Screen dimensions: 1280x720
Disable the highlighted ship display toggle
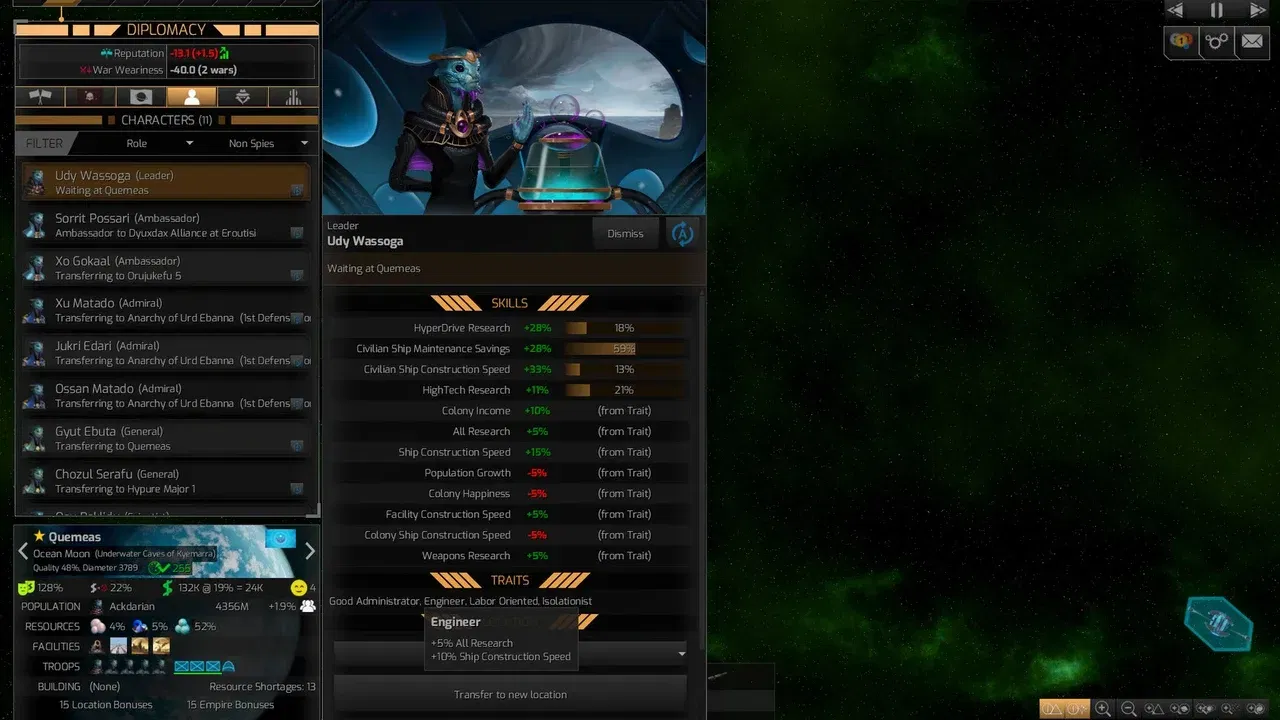tap(1078, 708)
